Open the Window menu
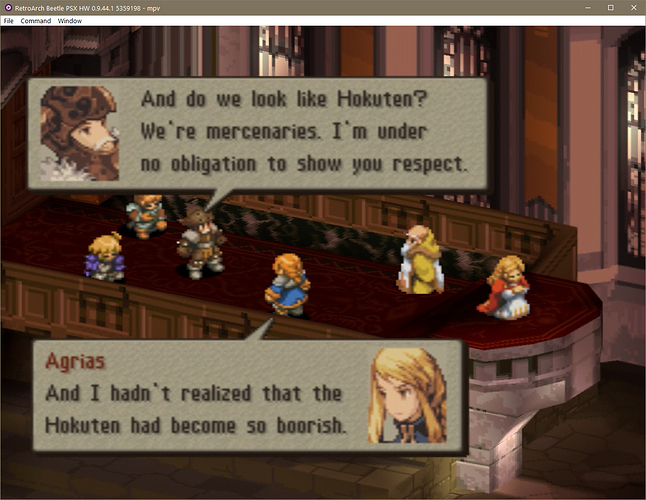The height and width of the screenshot is (500, 646). pos(70,20)
